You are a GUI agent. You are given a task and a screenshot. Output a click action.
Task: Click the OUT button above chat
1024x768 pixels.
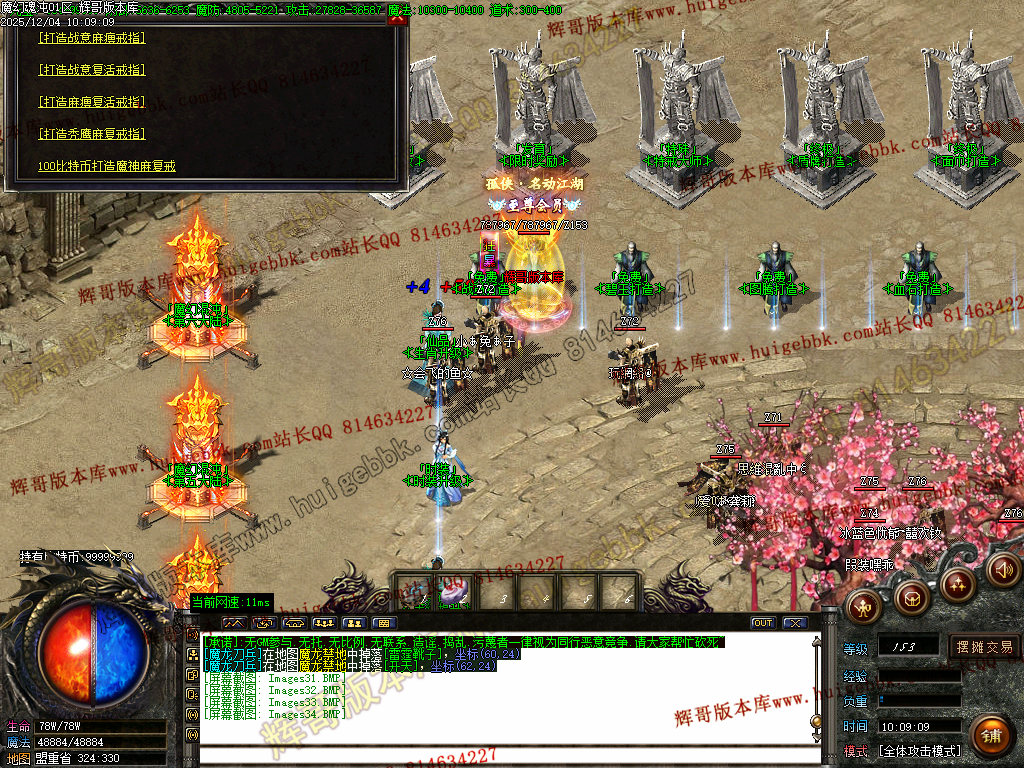(x=763, y=623)
